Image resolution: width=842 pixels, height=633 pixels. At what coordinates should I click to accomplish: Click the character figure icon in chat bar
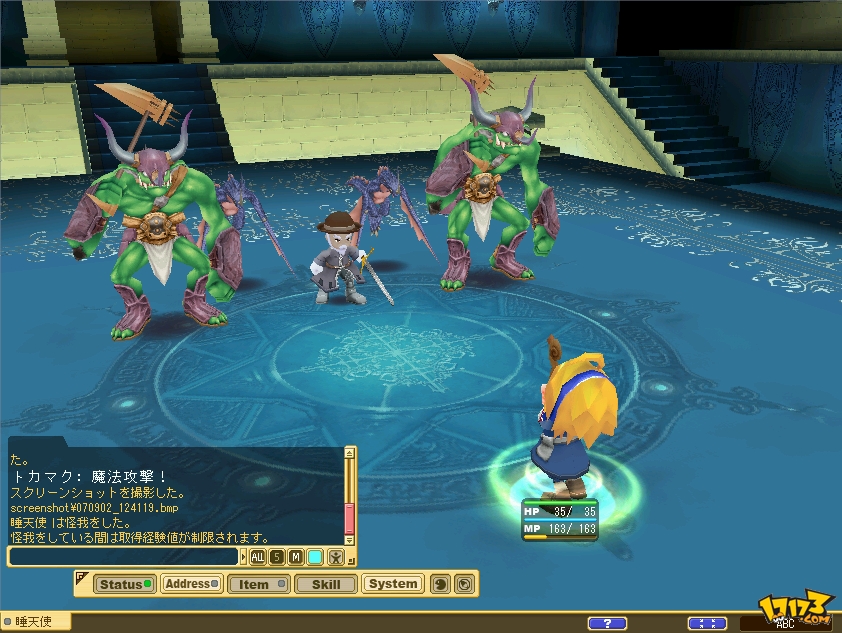[x=338, y=557]
